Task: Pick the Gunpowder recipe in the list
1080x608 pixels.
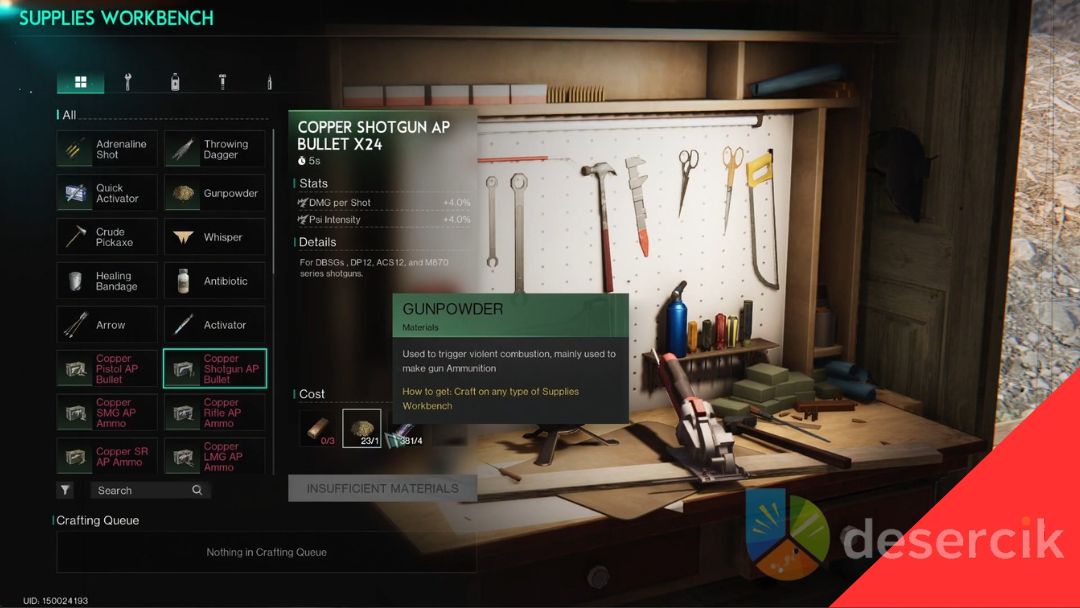Action: coord(215,193)
